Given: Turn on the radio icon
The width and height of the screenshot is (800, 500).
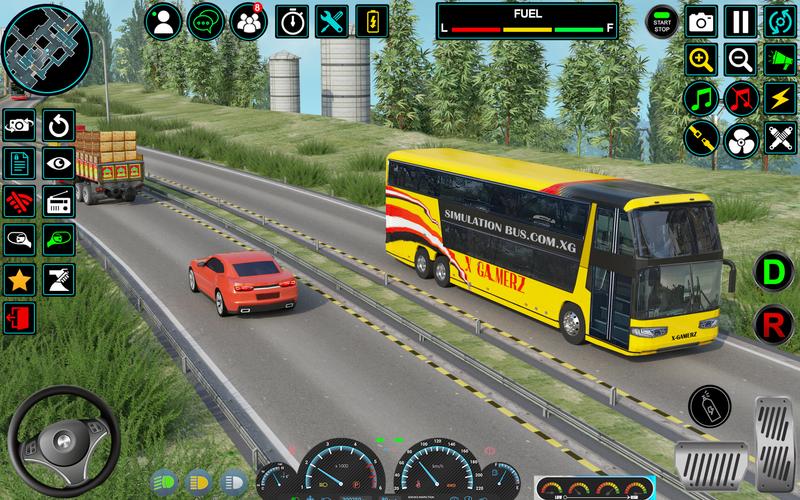Looking at the screenshot, I should click(58, 200).
